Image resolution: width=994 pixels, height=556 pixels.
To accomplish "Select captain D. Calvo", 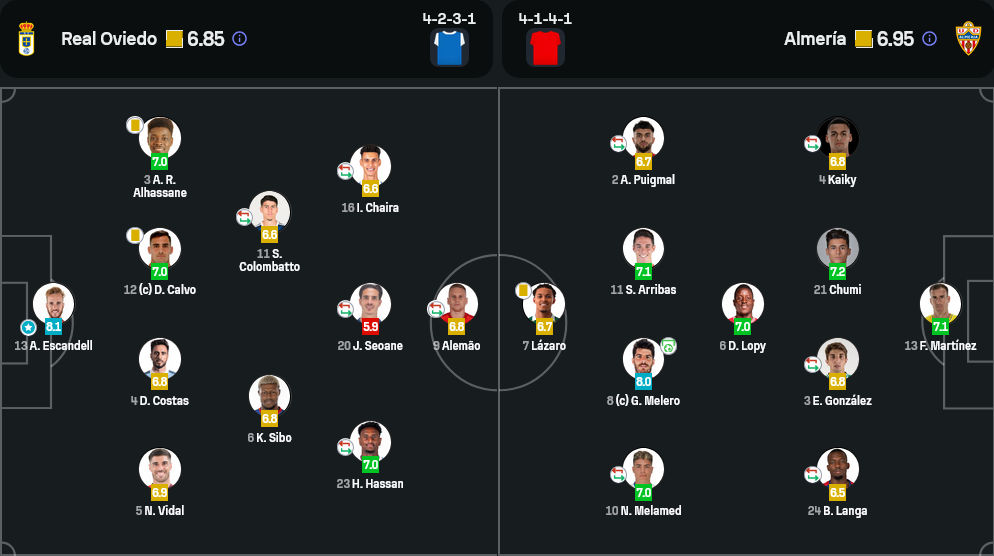I will click(x=160, y=250).
